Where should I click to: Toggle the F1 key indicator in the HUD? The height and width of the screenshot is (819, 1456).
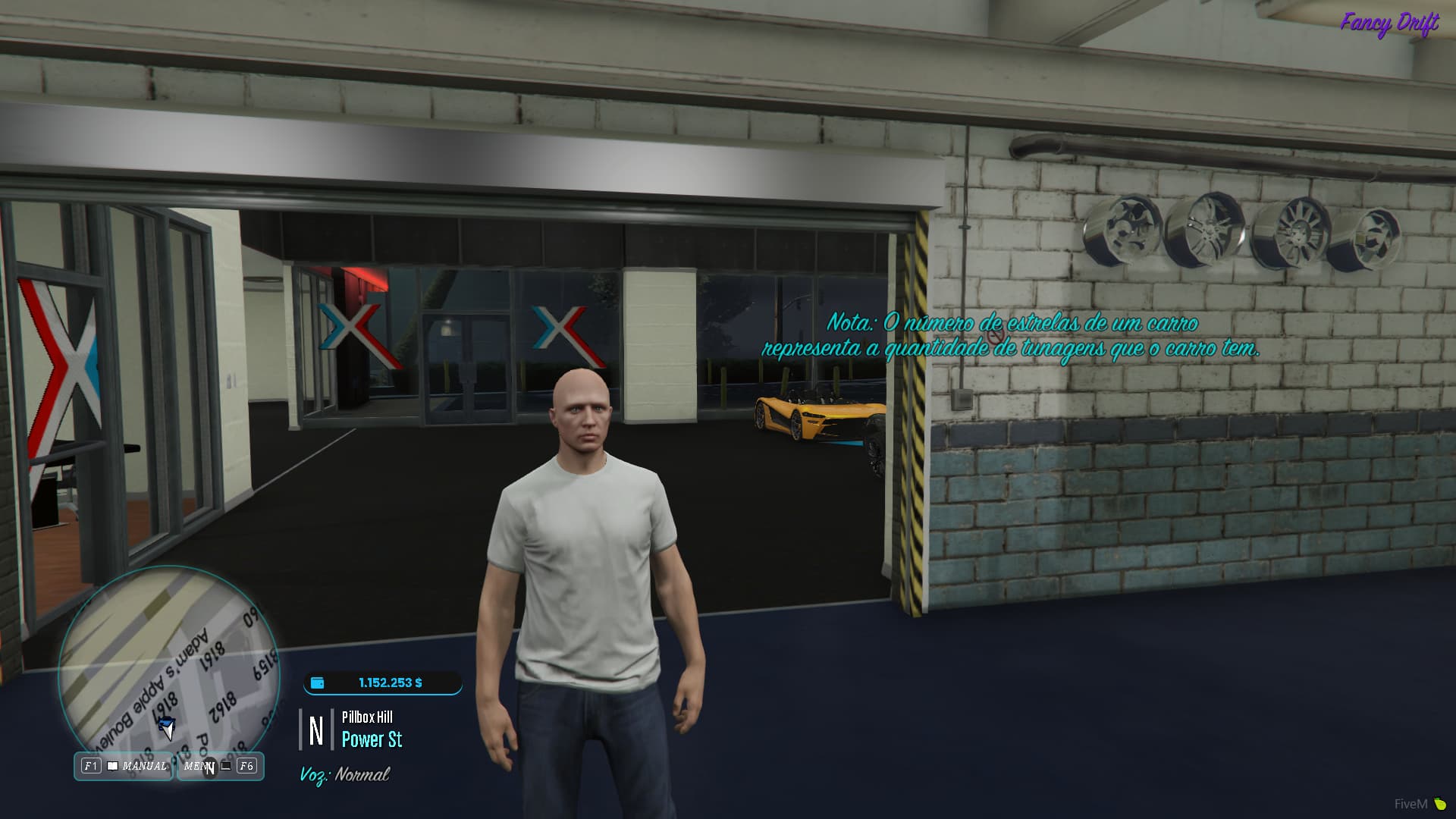tap(91, 766)
